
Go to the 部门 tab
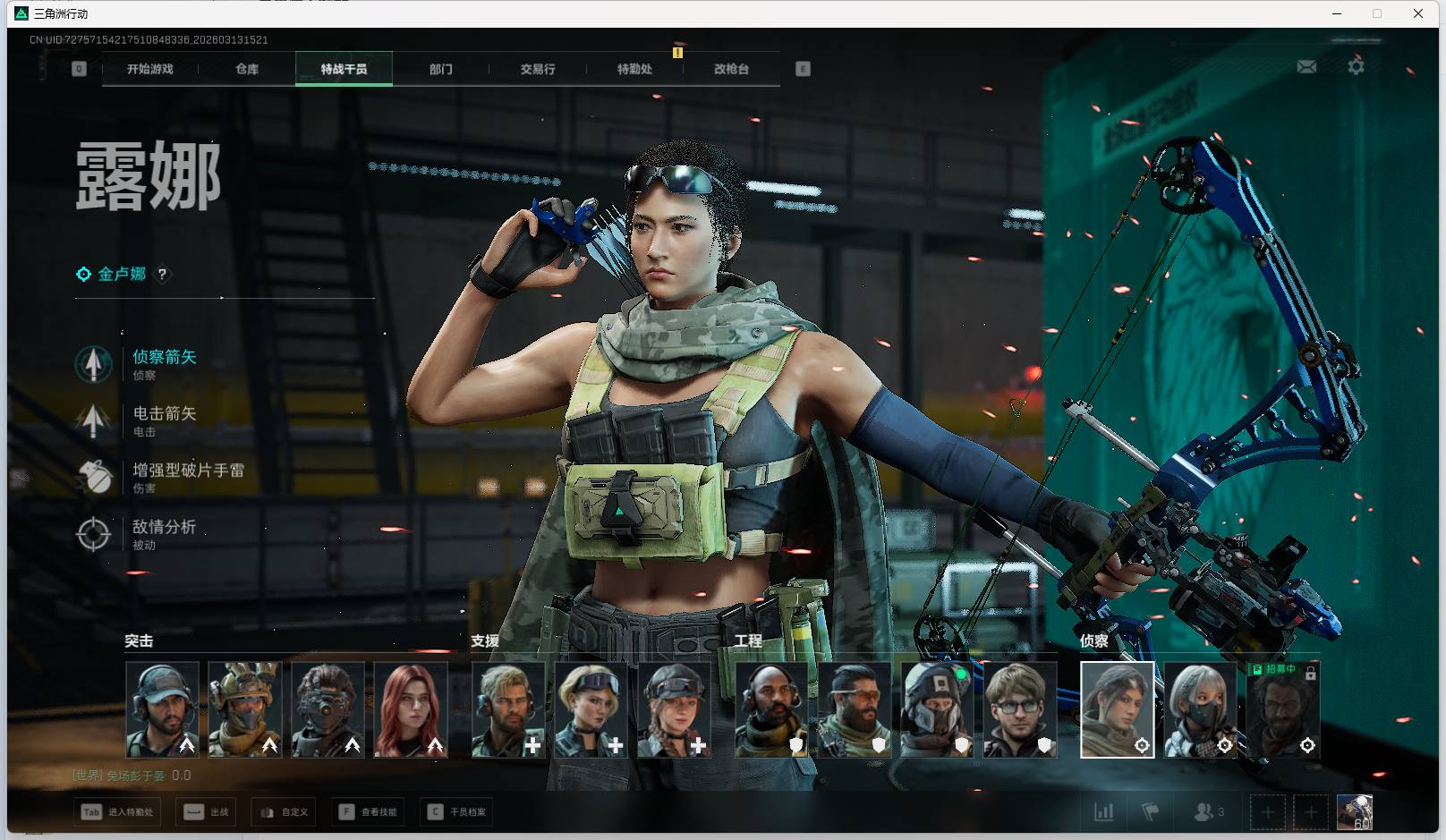click(x=440, y=69)
